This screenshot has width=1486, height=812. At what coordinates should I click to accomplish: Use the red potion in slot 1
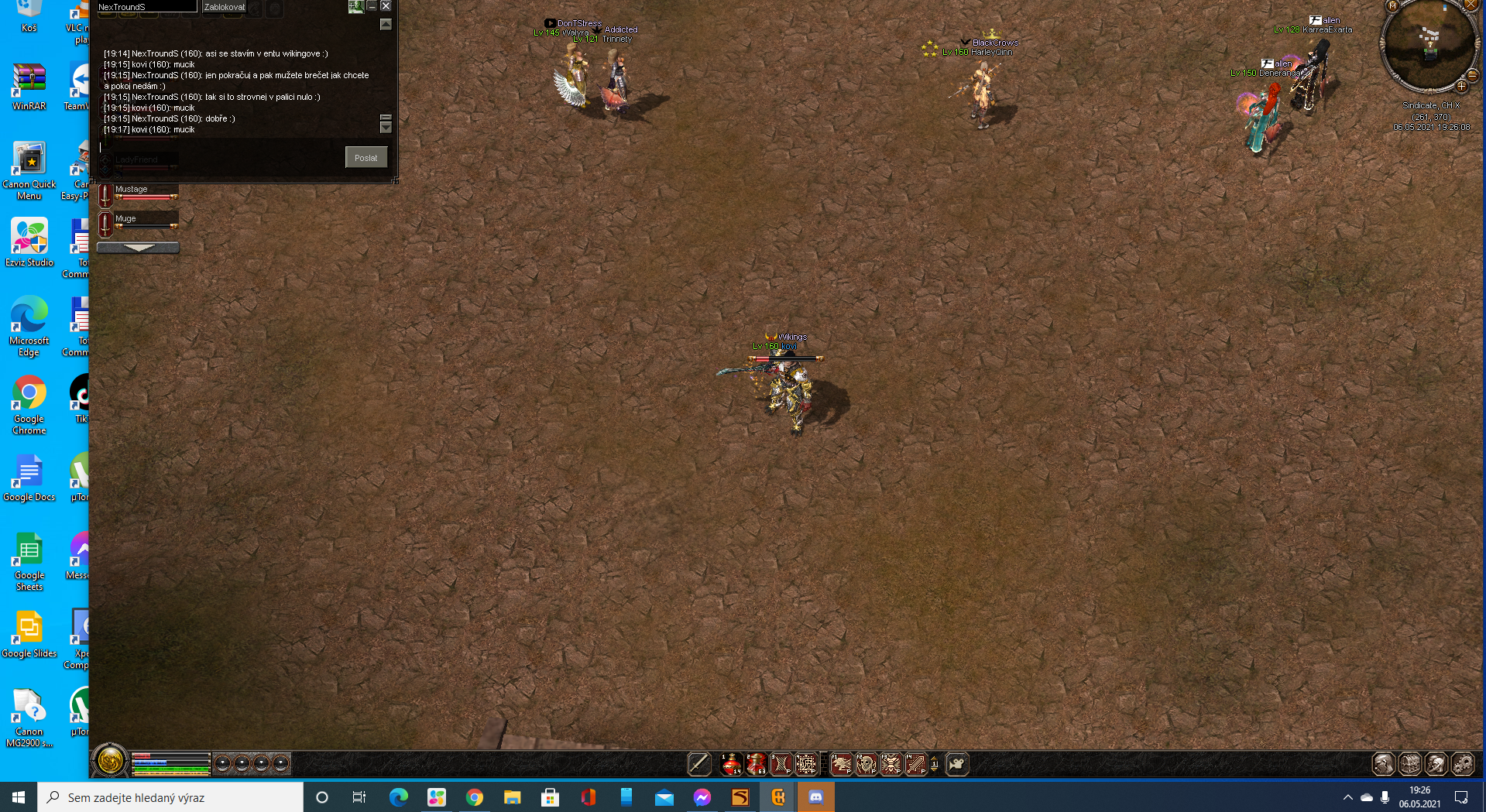click(730, 764)
